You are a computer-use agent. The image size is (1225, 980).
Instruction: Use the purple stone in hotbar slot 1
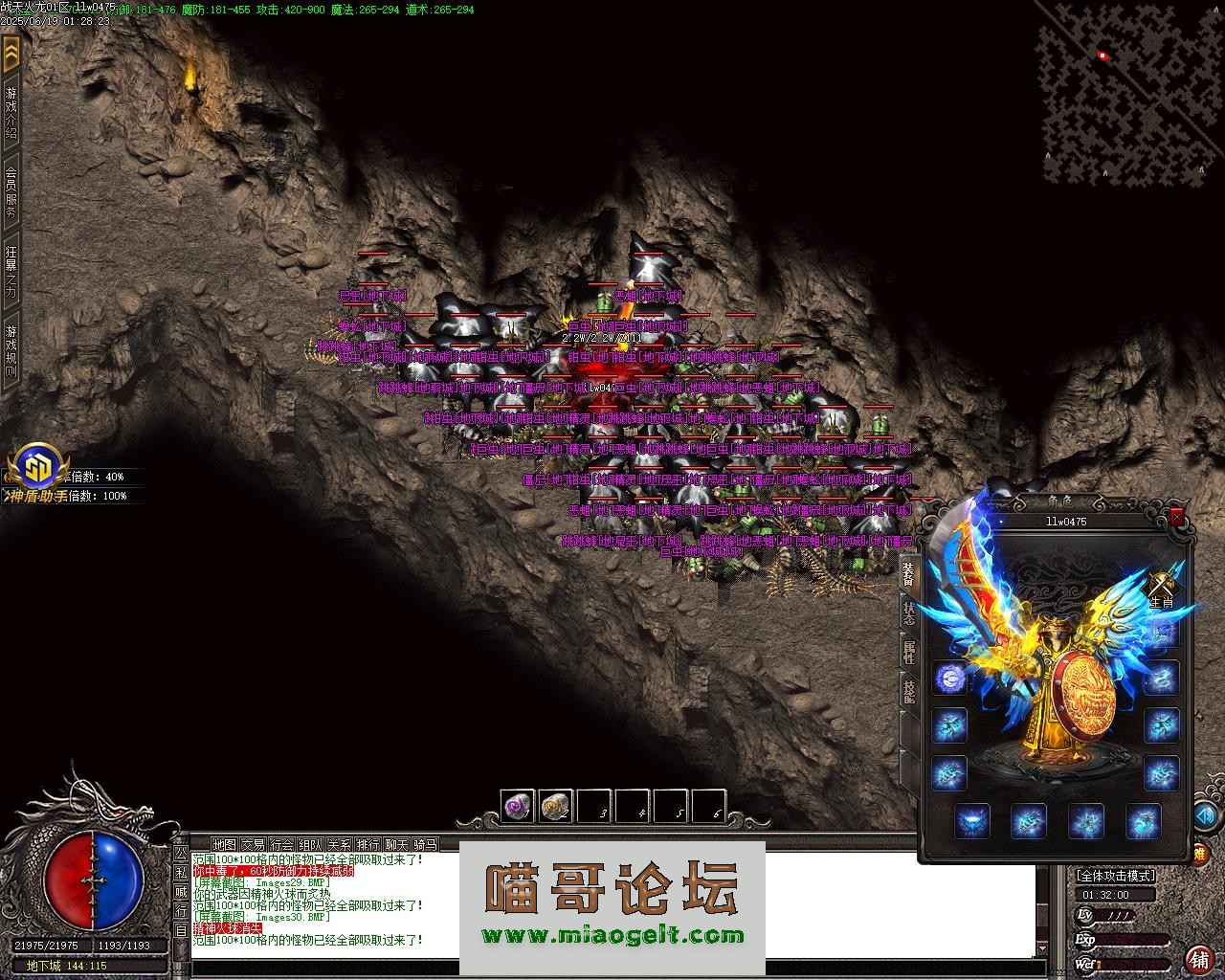[518, 806]
